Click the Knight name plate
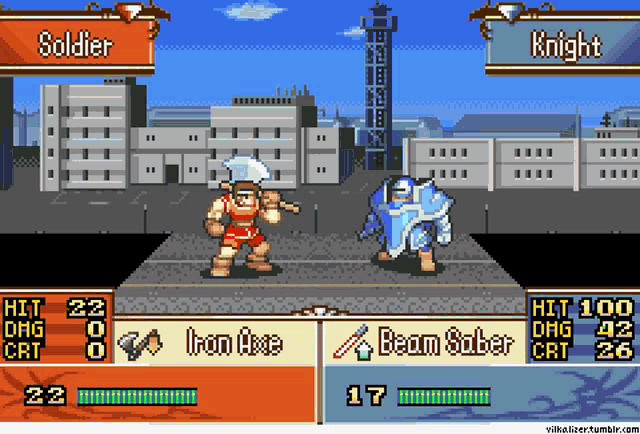 (x=564, y=45)
